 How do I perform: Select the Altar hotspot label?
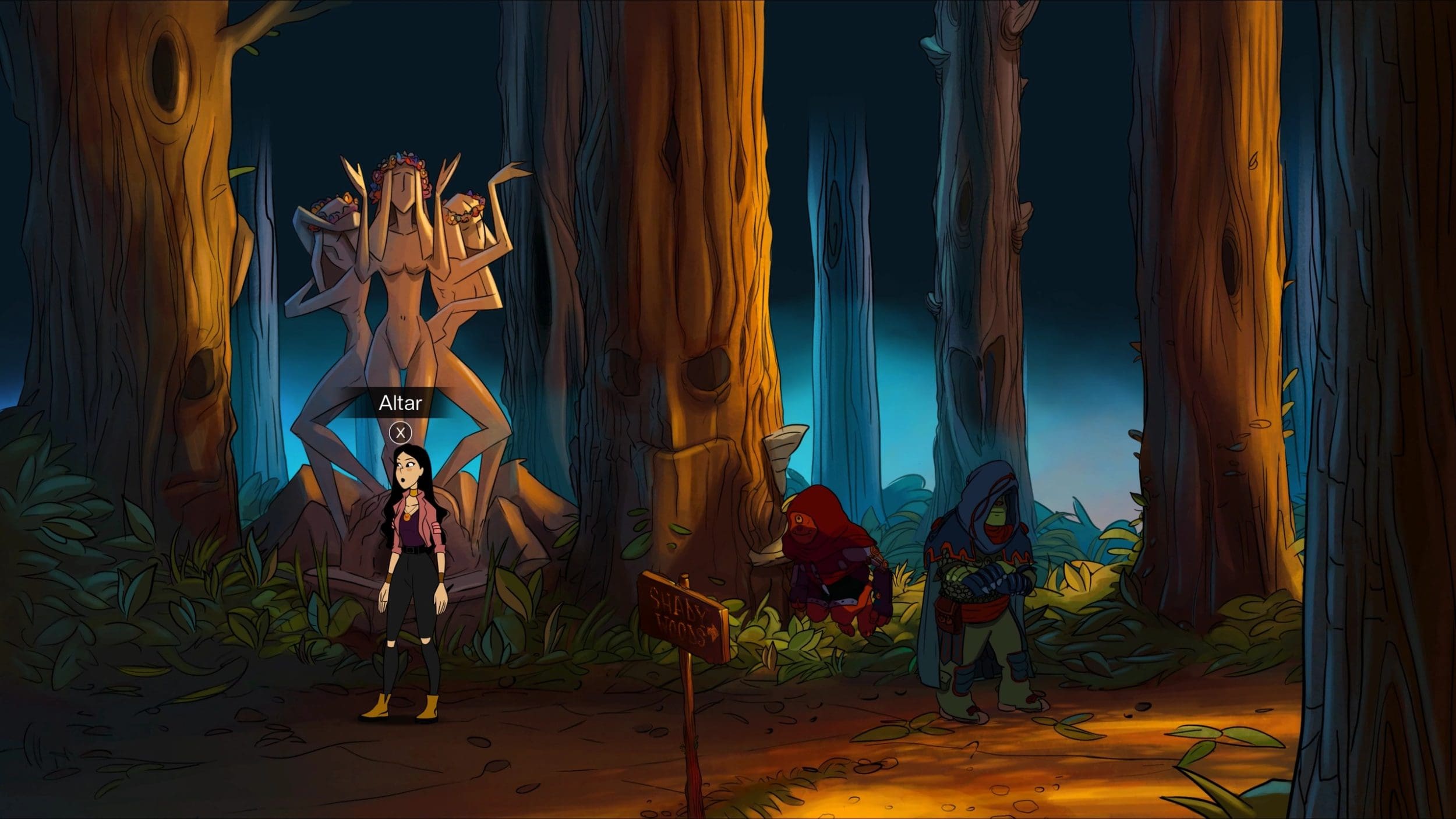[x=400, y=403]
